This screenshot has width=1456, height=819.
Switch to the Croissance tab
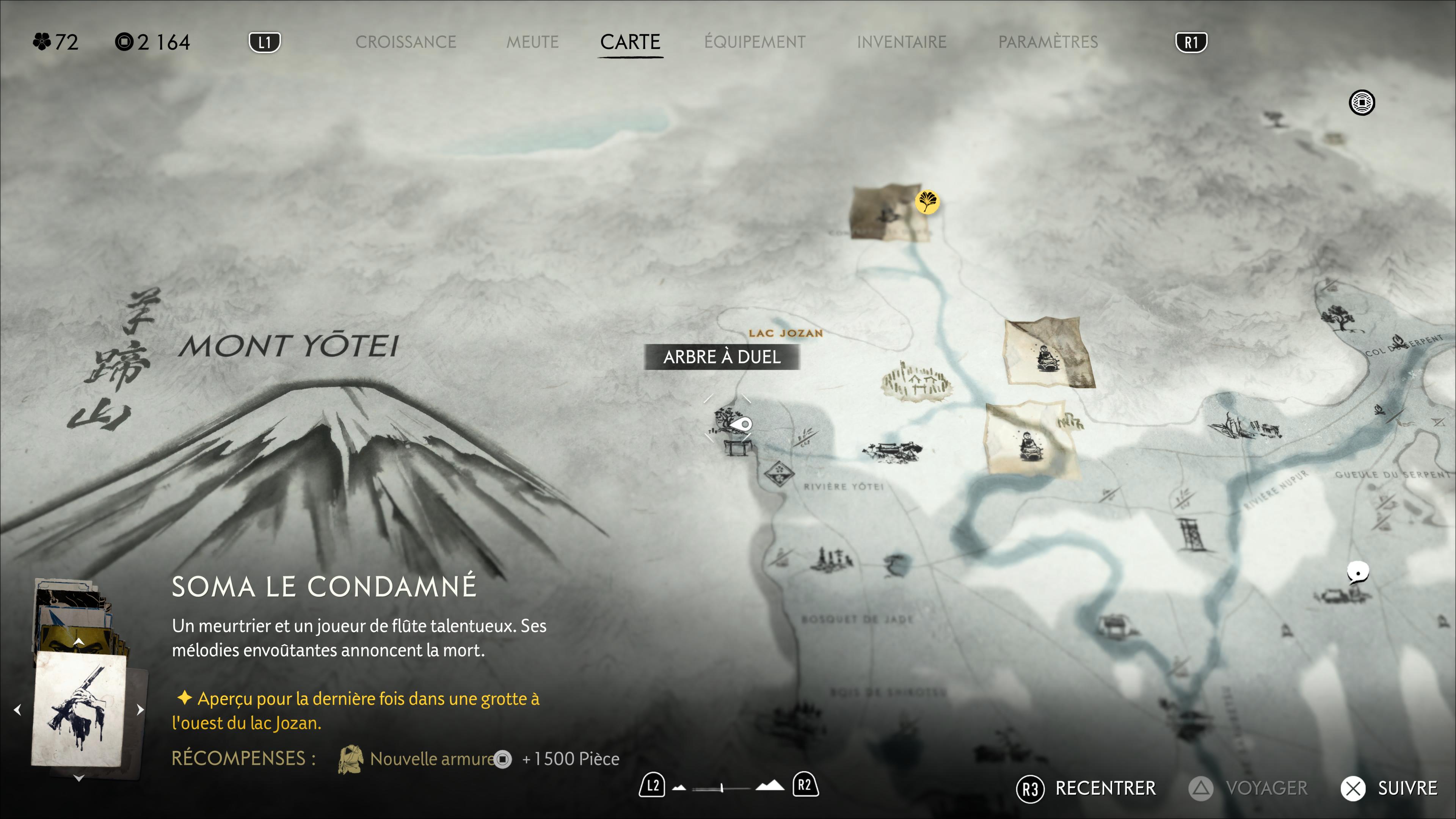pyautogui.click(x=405, y=42)
